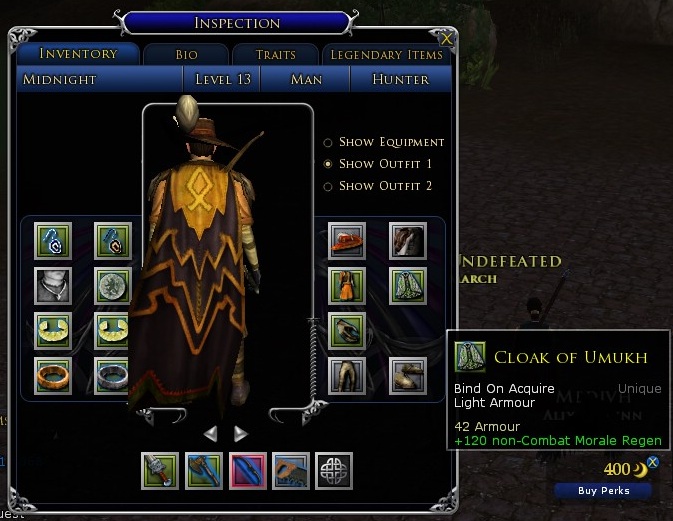Select the orange tunic chest slot
673x521 pixels.
click(x=347, y=286)
